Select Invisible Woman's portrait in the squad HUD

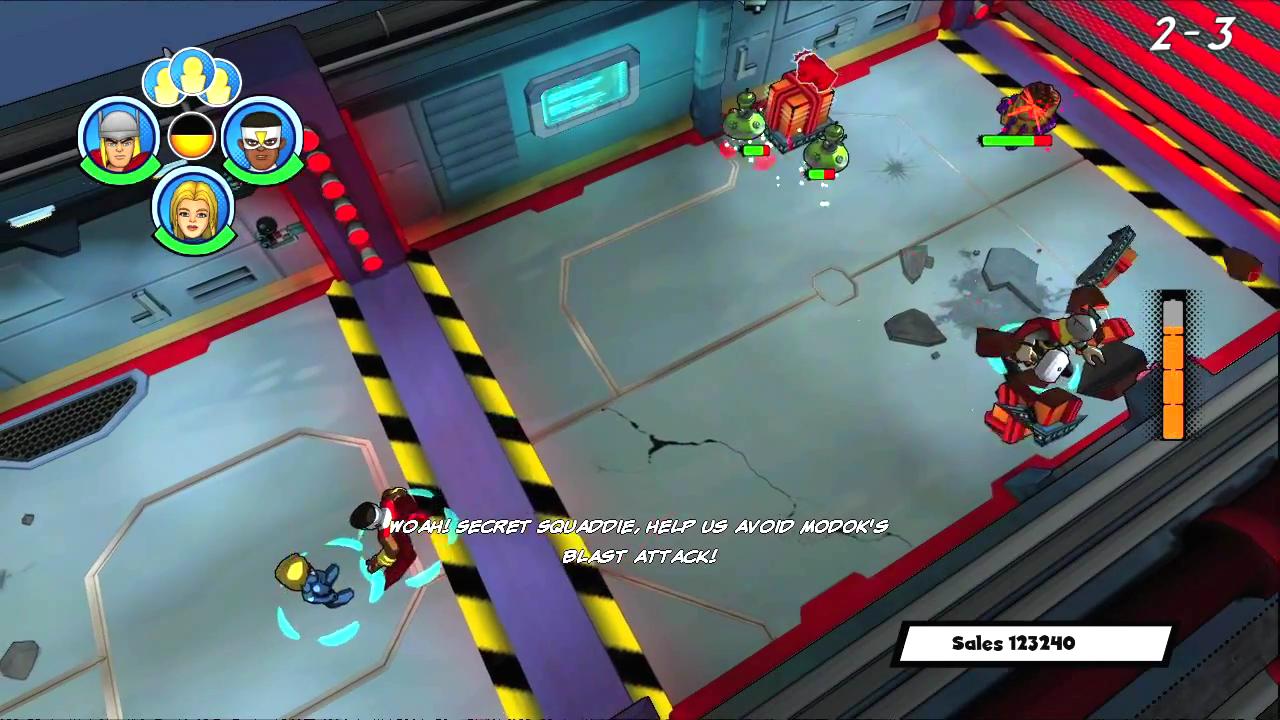pos(193,210)
